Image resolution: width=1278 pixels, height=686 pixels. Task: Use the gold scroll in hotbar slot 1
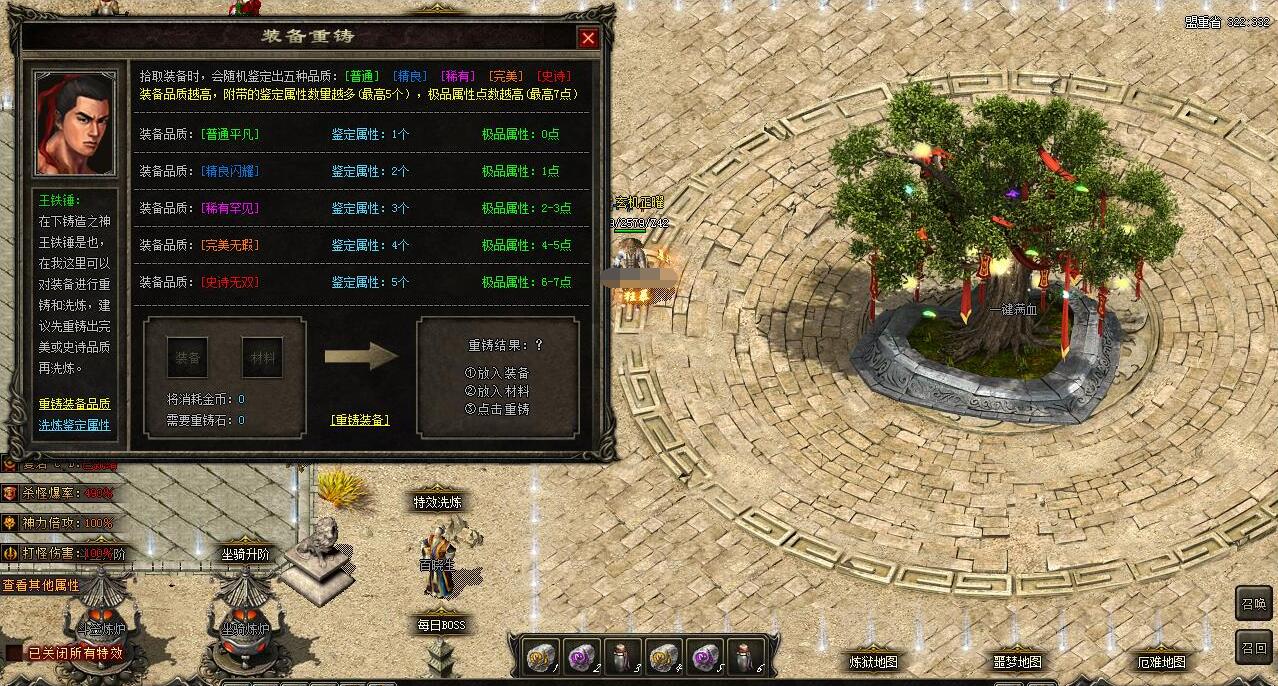[x=541, y=656]
